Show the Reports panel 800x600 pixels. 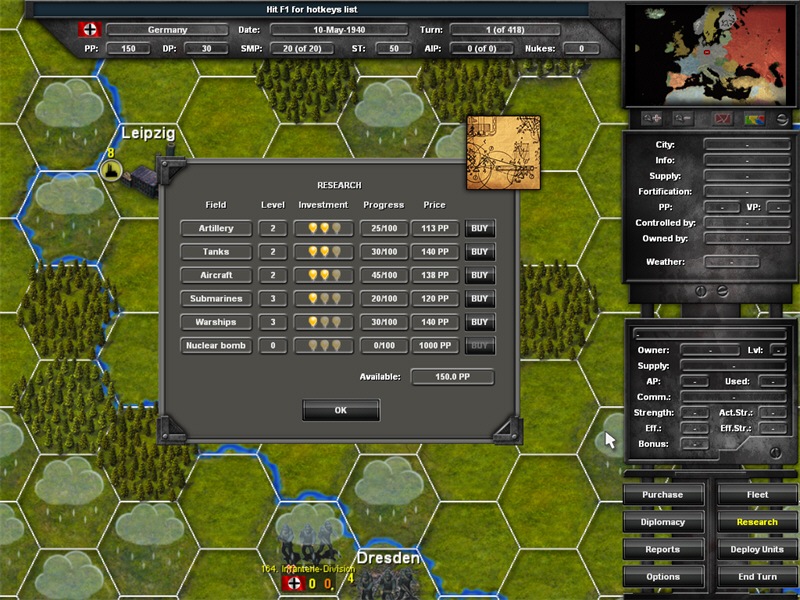(662, 549)
